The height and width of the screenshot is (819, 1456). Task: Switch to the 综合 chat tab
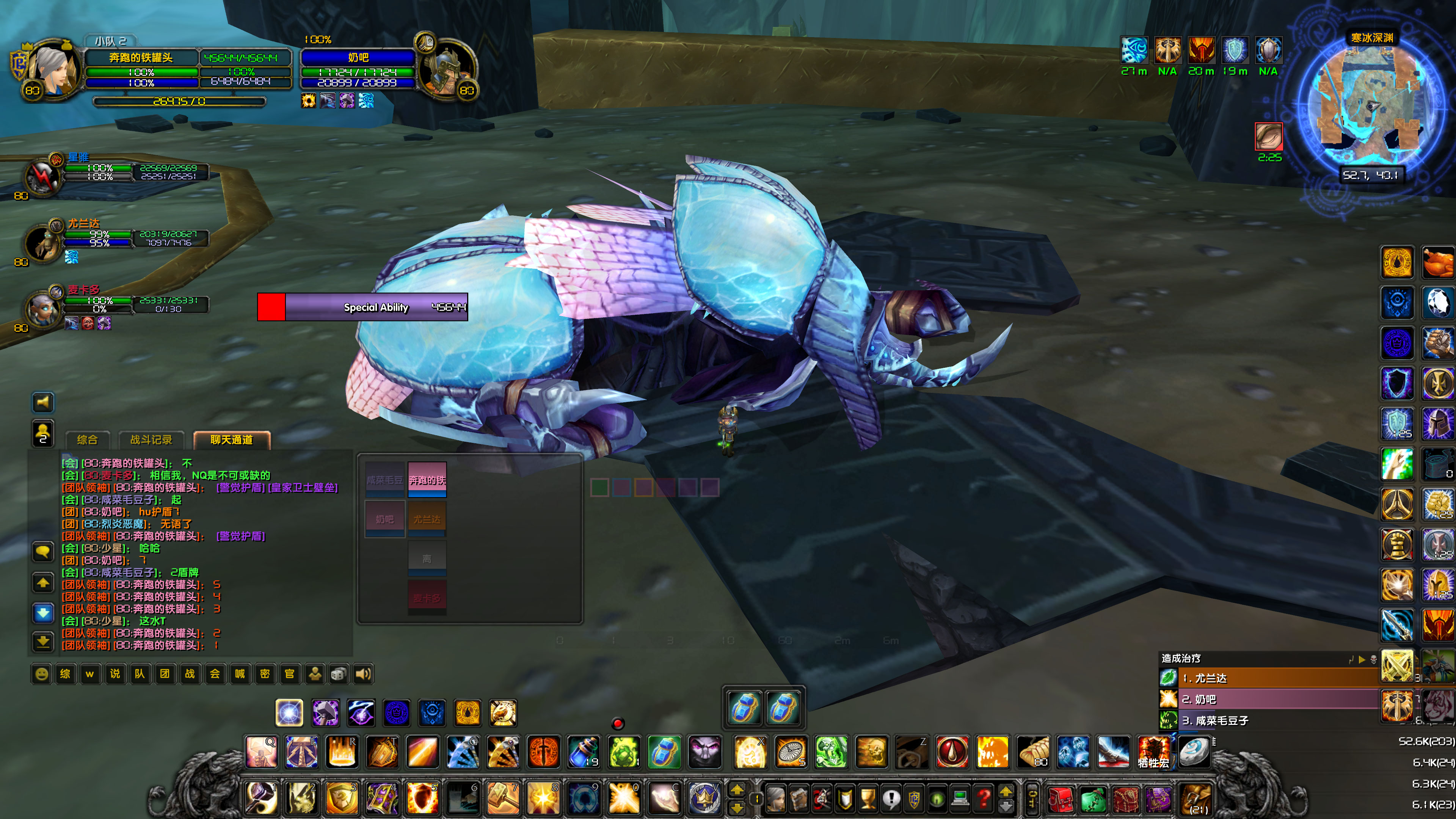click(x=88, y=440)
